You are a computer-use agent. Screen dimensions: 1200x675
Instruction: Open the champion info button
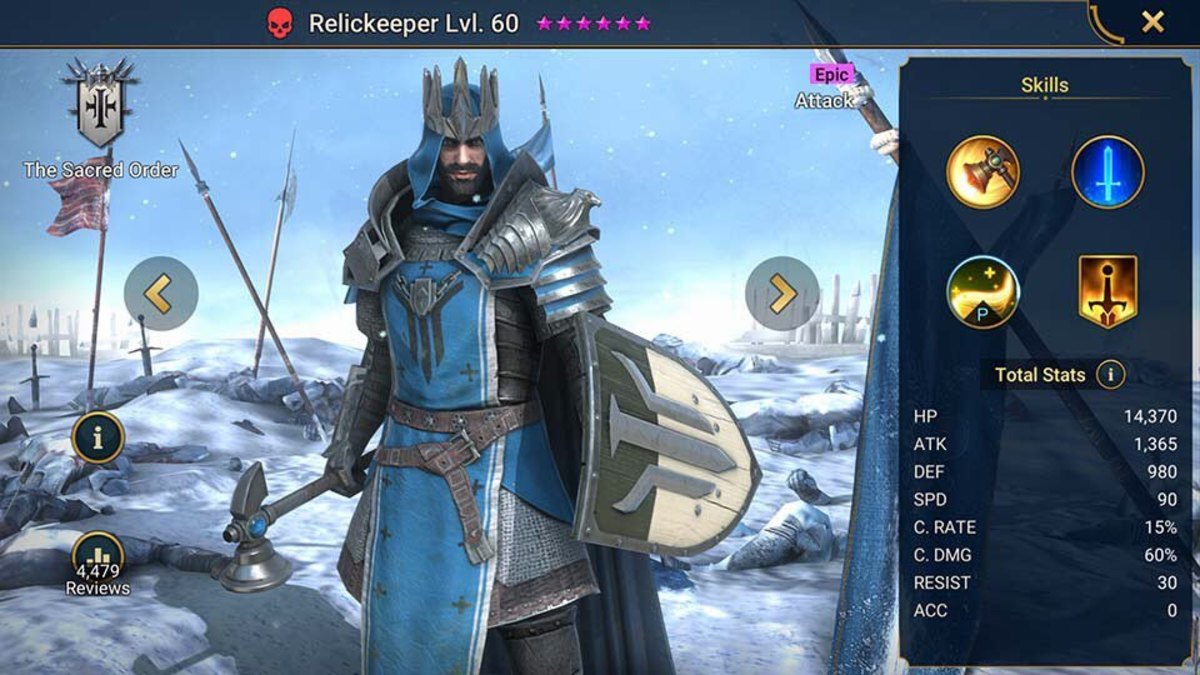point(98,437)
